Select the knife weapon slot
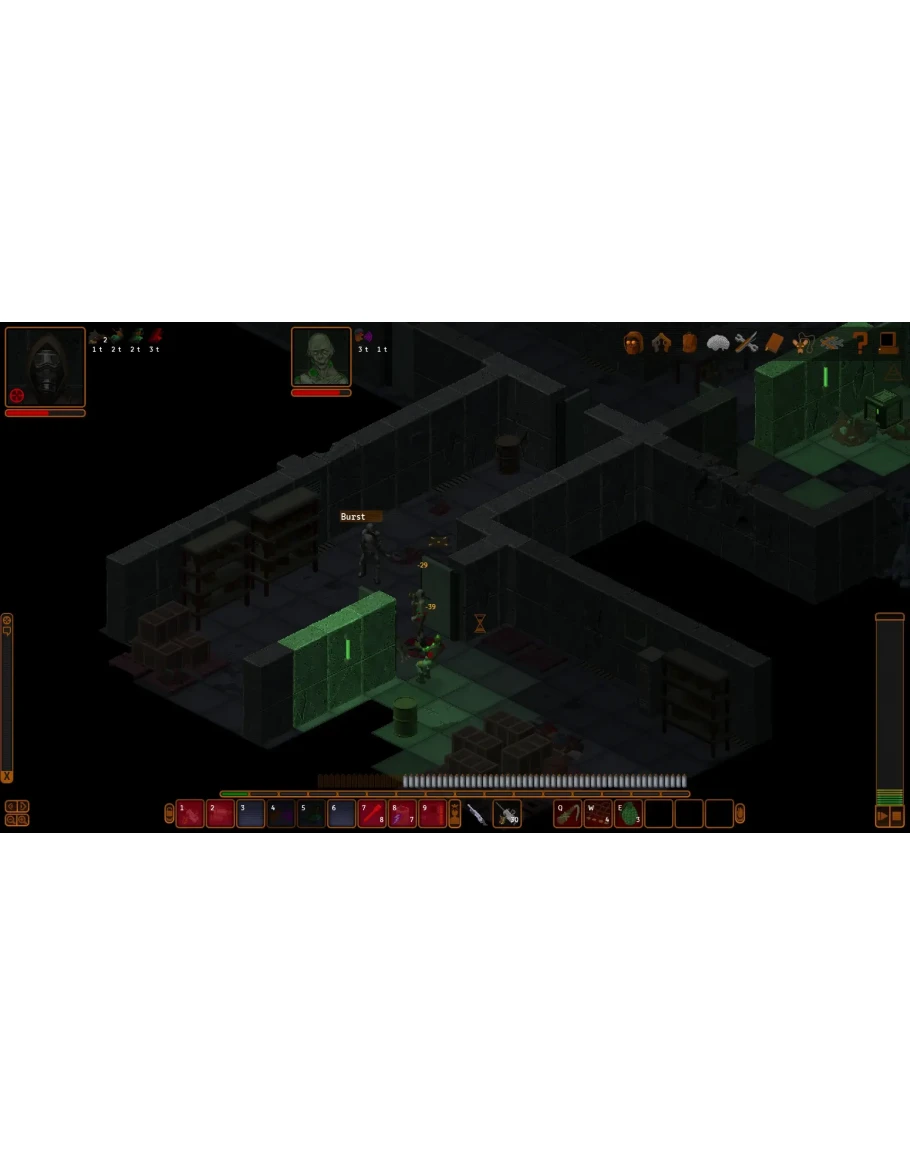910x1155 pixels. point(477,814)
